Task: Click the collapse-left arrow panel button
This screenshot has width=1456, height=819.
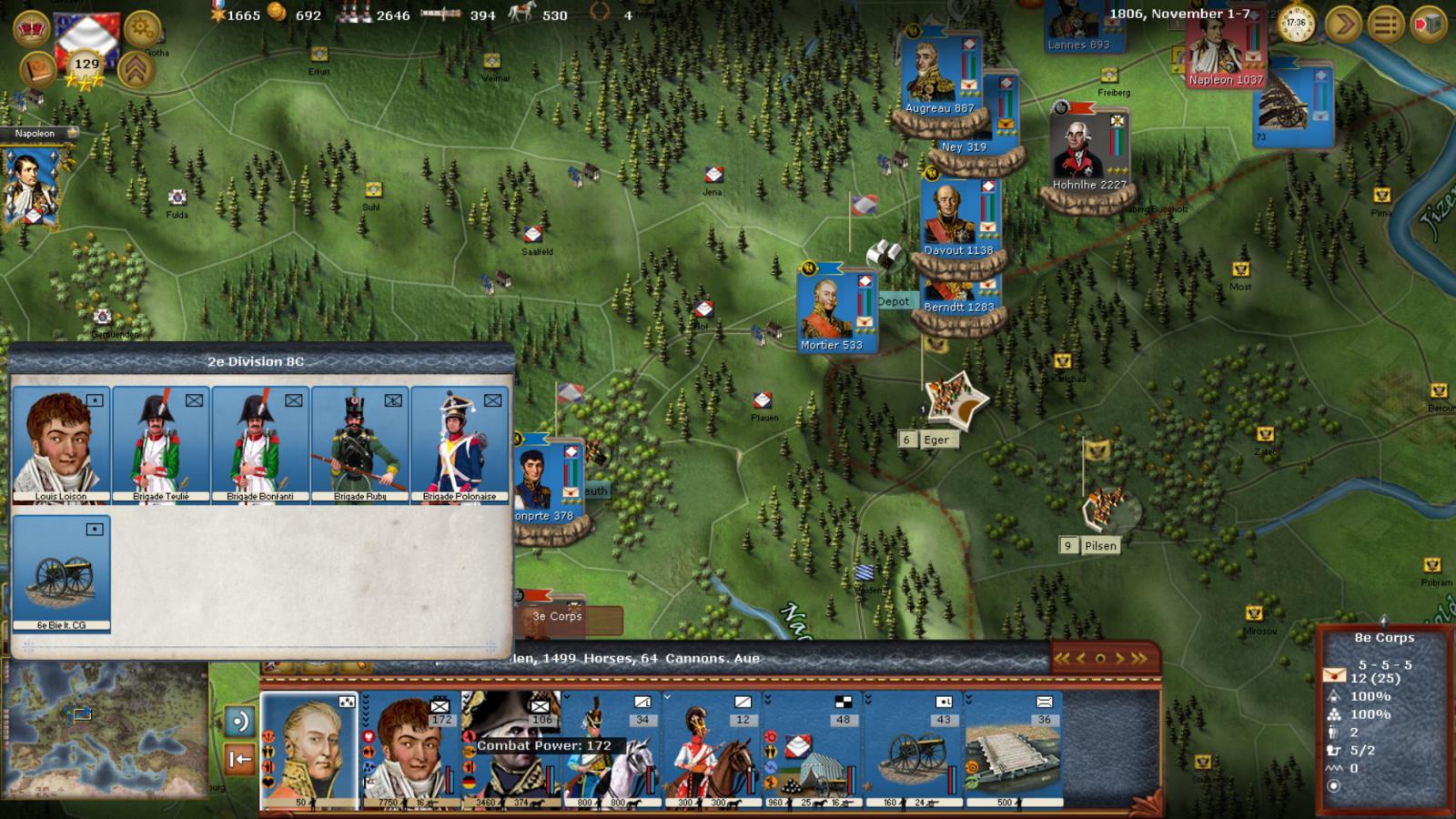Action: (x=239, y=759)
